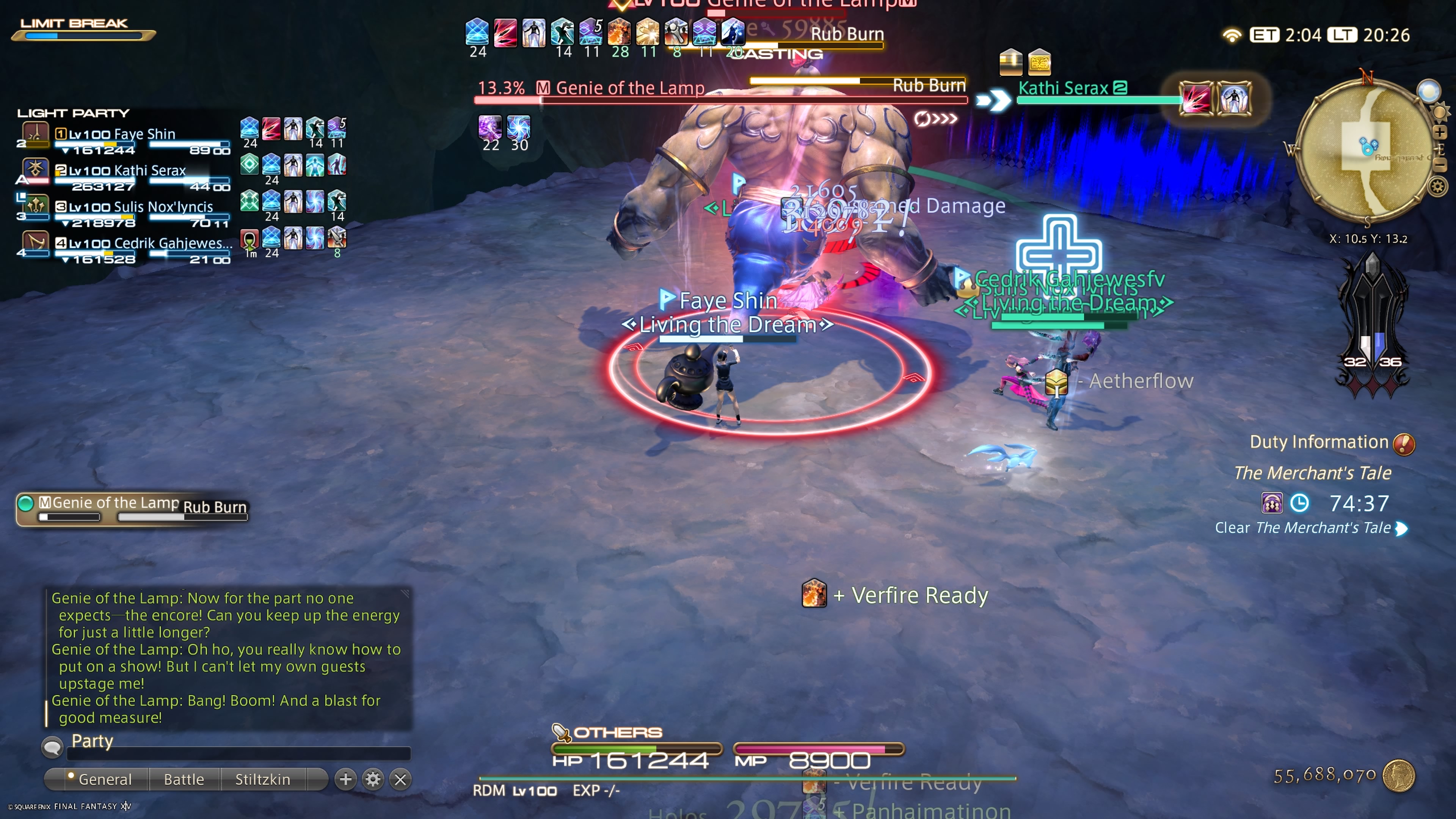Screen dimensions: 1456x819
Task: Close the chat log with X button
Action: tap(400, 779)
